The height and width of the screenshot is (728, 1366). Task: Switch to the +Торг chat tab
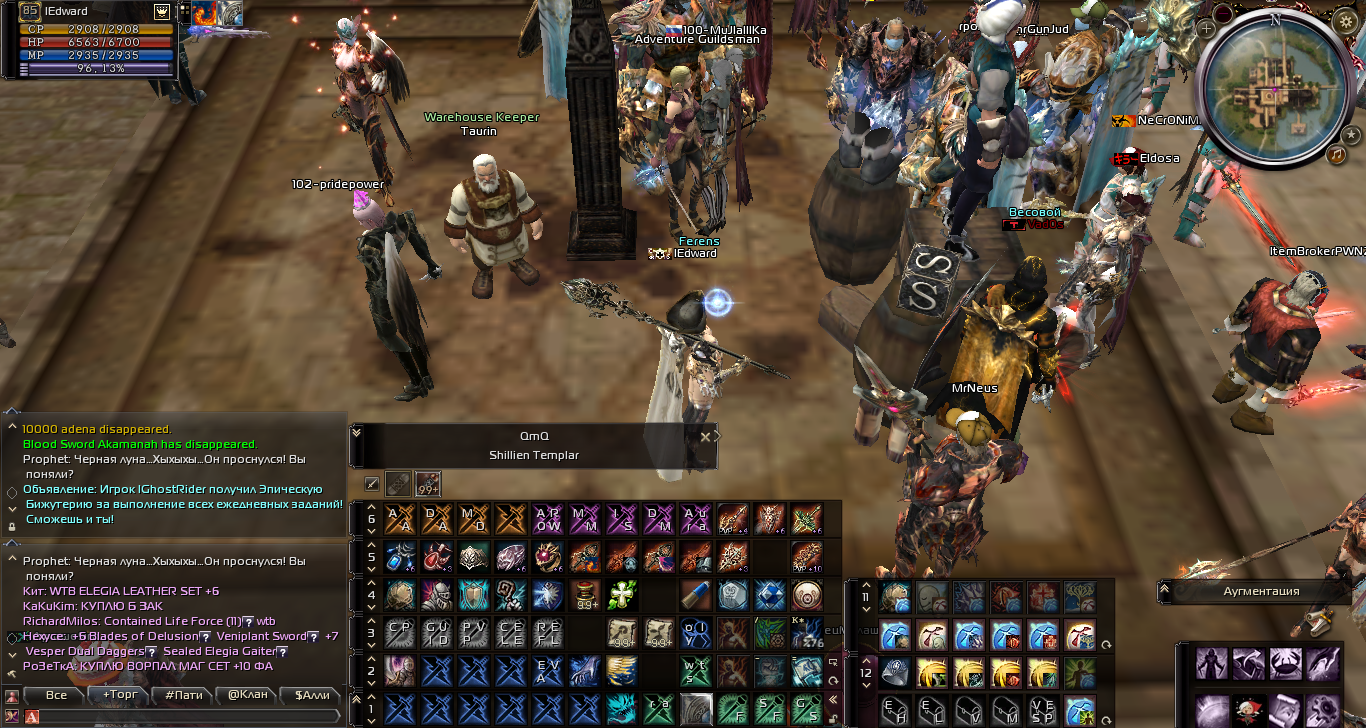tap(119, 695)
